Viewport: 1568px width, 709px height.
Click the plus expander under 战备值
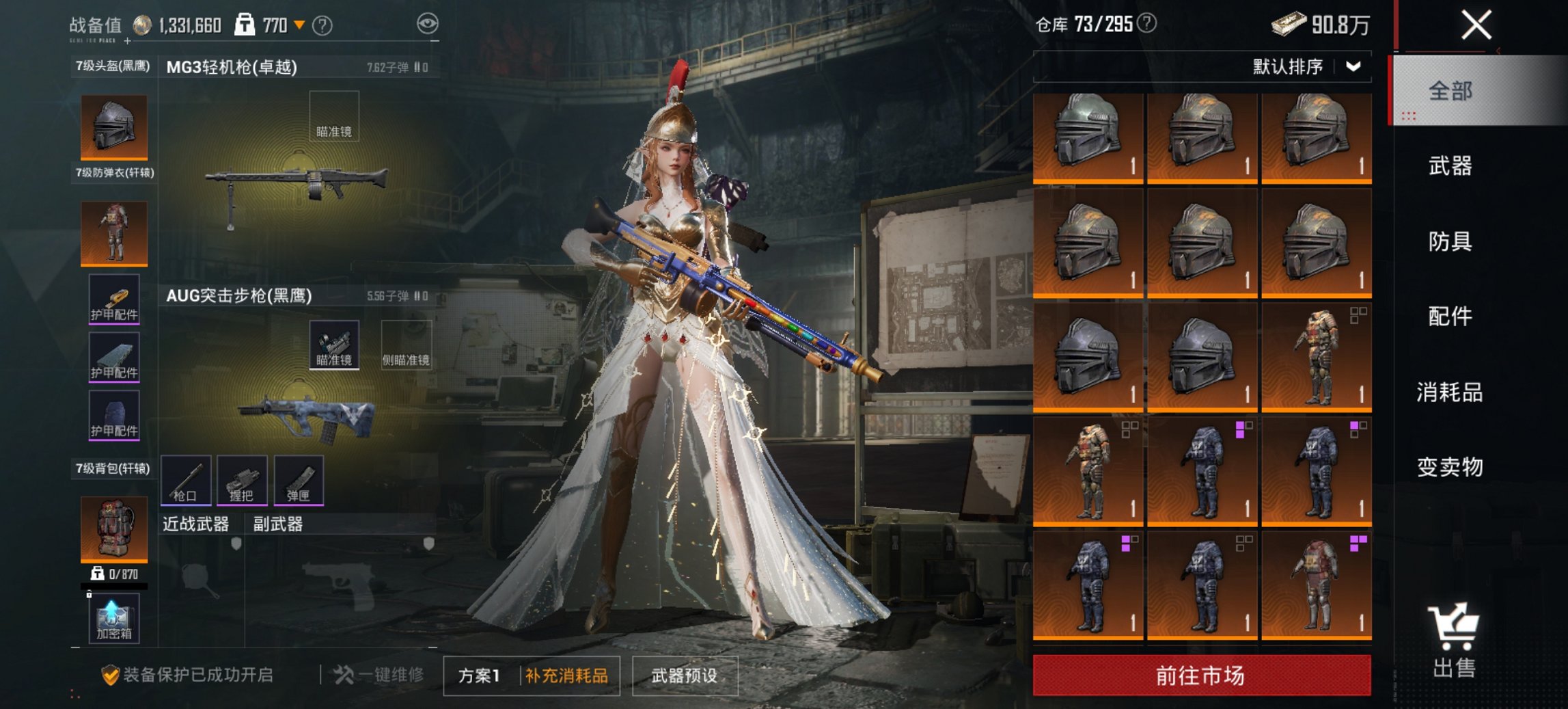click(x=126, y=41)
